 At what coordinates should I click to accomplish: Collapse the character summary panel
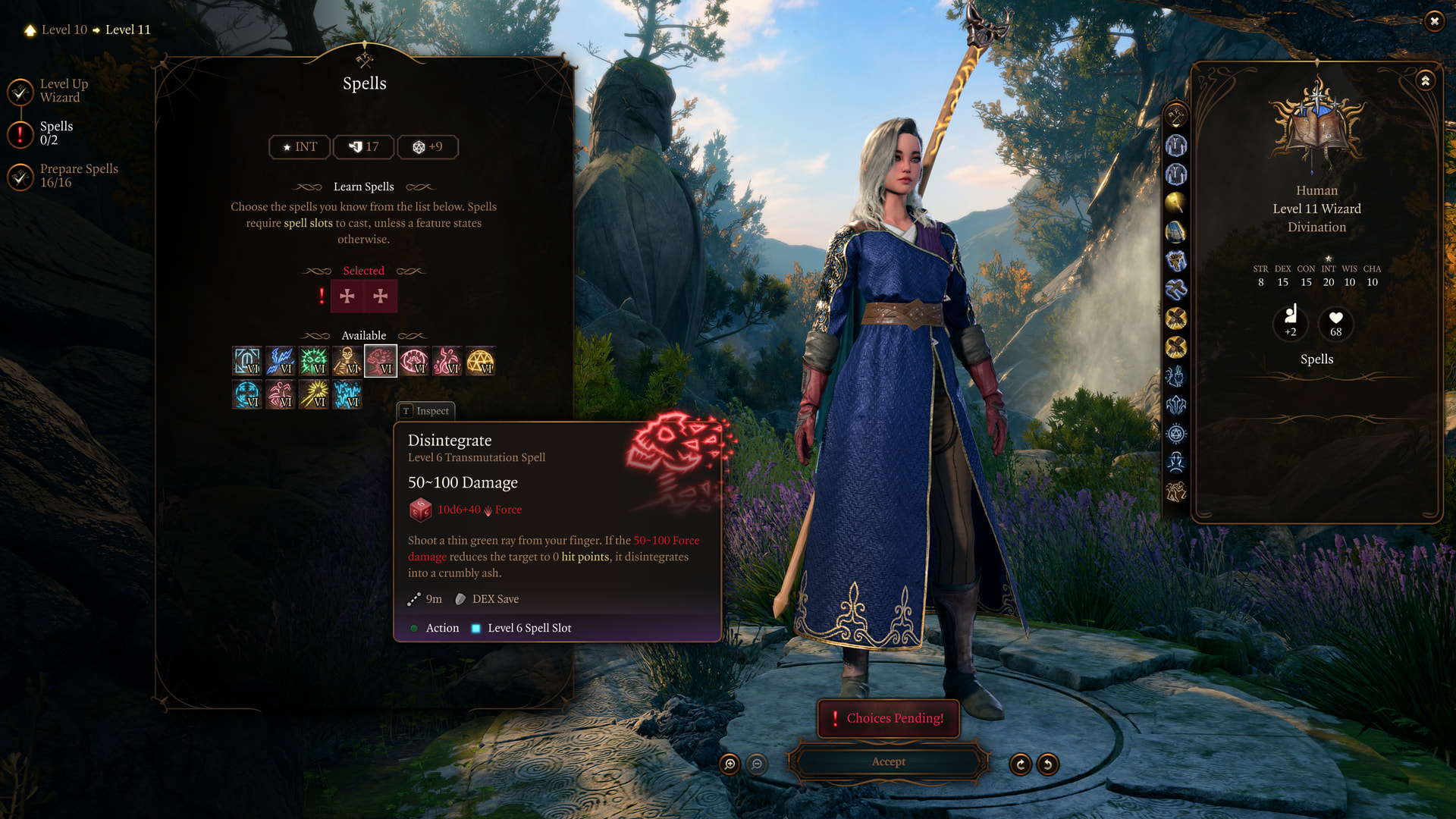tap(1426, 80)
